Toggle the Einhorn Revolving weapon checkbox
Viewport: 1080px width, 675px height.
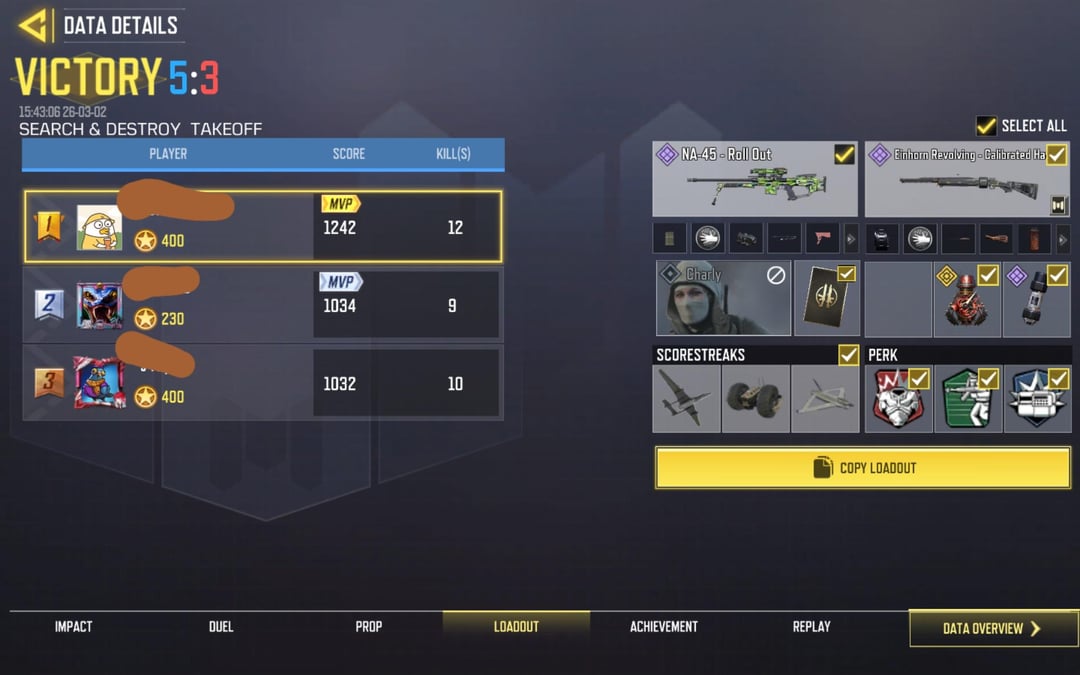pyautogui.click(x=1056, y=154)
